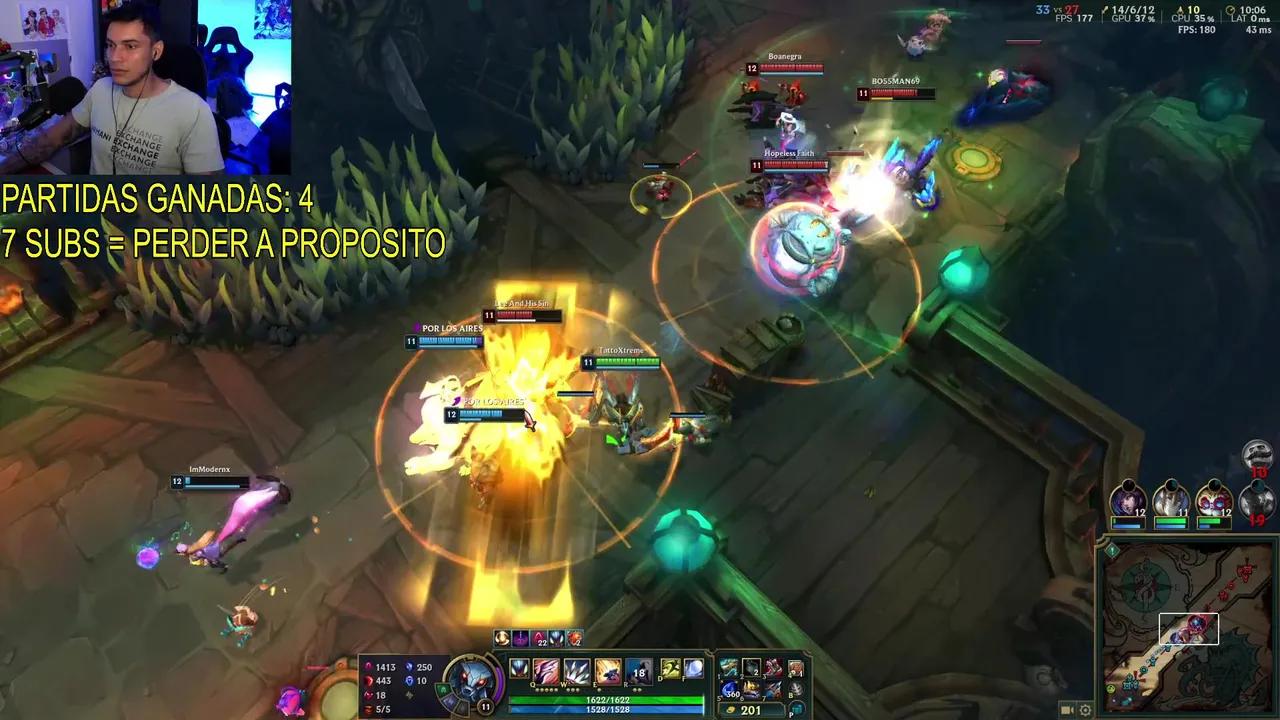The image size is (1280, 720).
Task: Click the buff icon showing 22 stacks
Action: click(x=538, y=638)
